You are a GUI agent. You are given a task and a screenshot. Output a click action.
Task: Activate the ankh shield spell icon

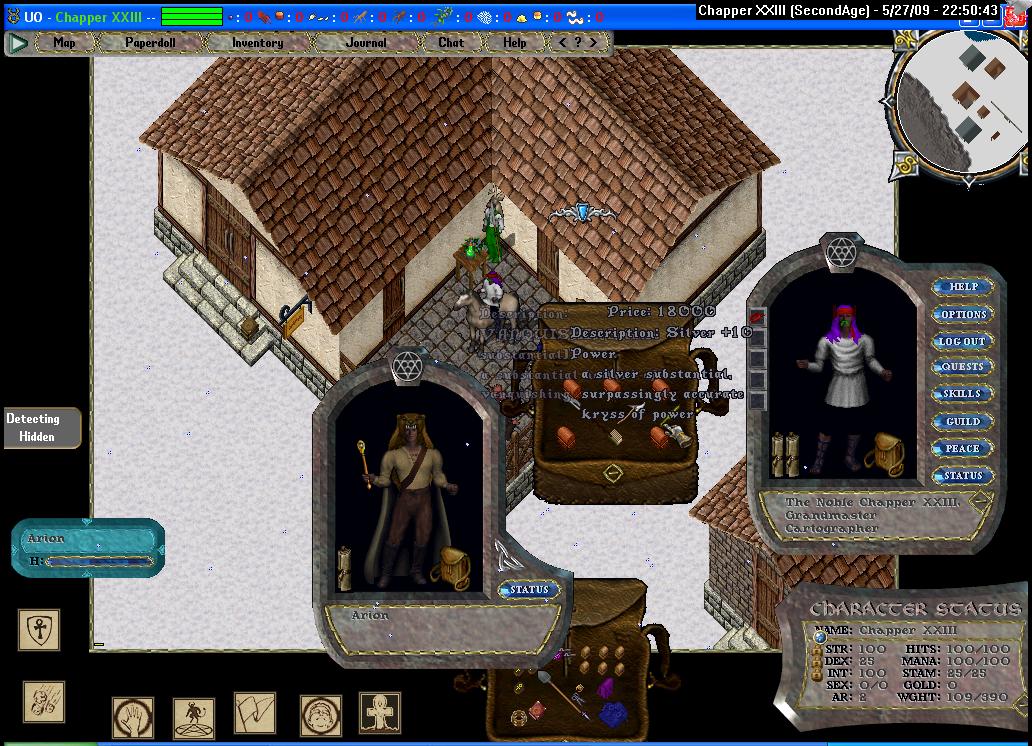[x=39, y=630]
